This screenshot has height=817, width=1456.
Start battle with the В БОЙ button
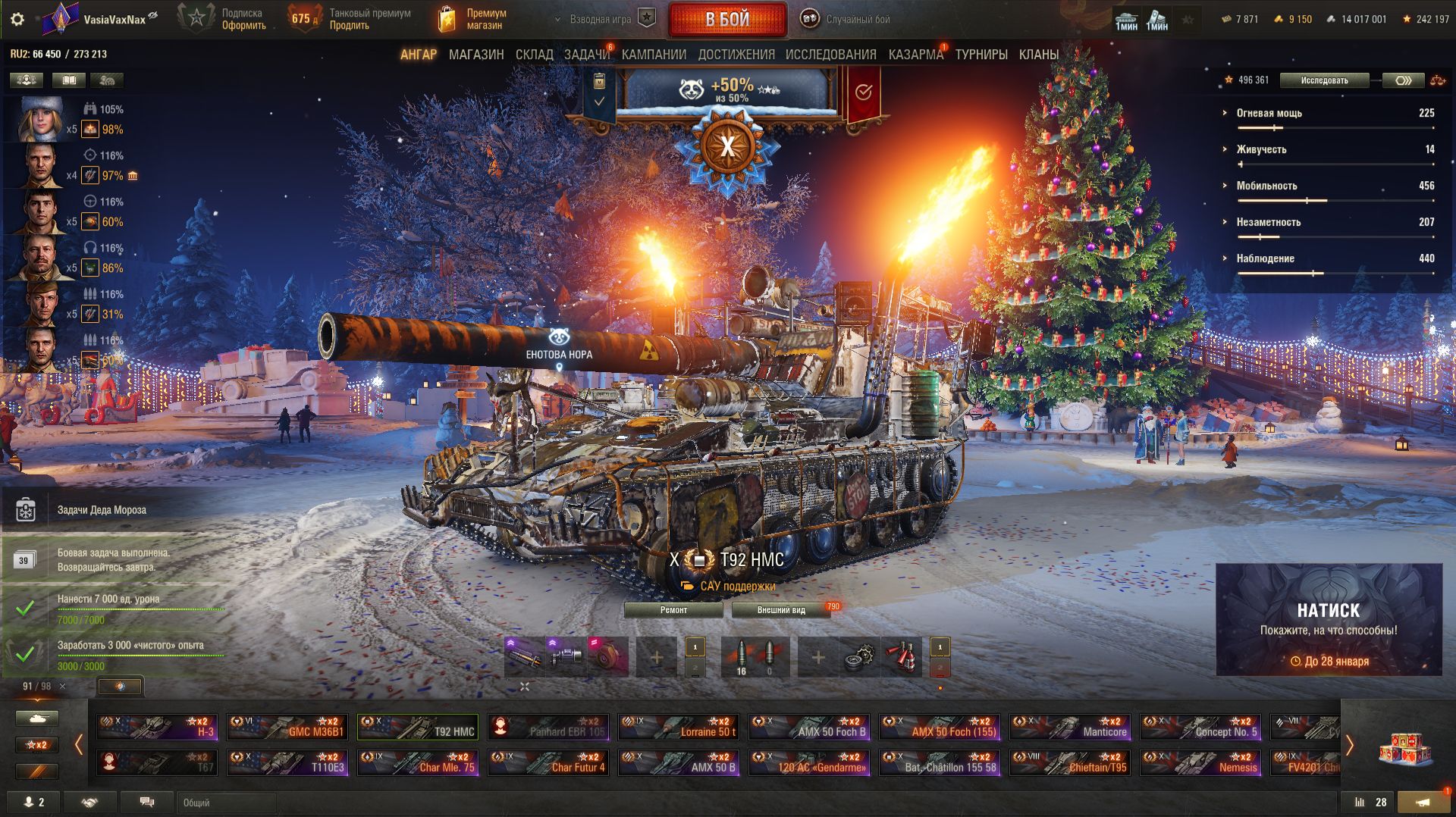727,19
